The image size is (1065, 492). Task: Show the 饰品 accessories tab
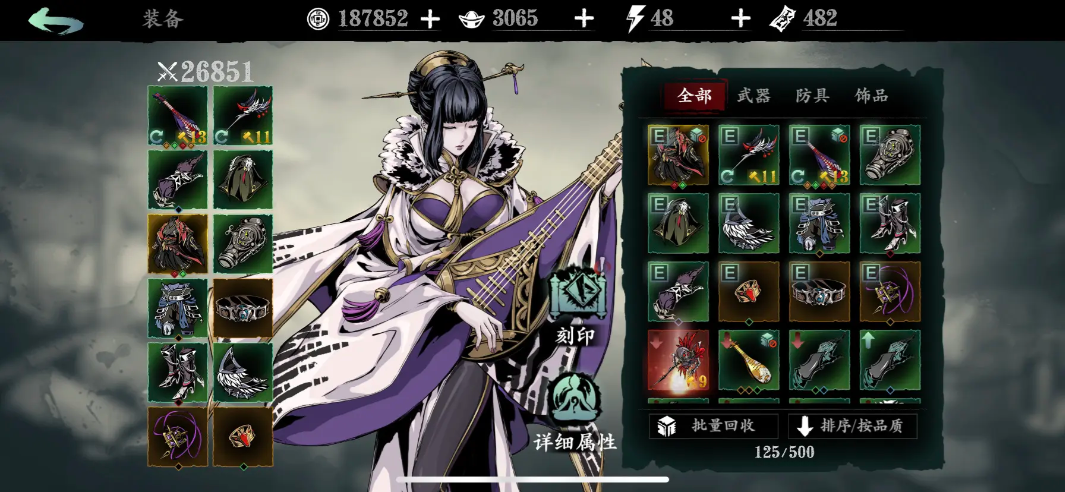(x=871, y=96)
